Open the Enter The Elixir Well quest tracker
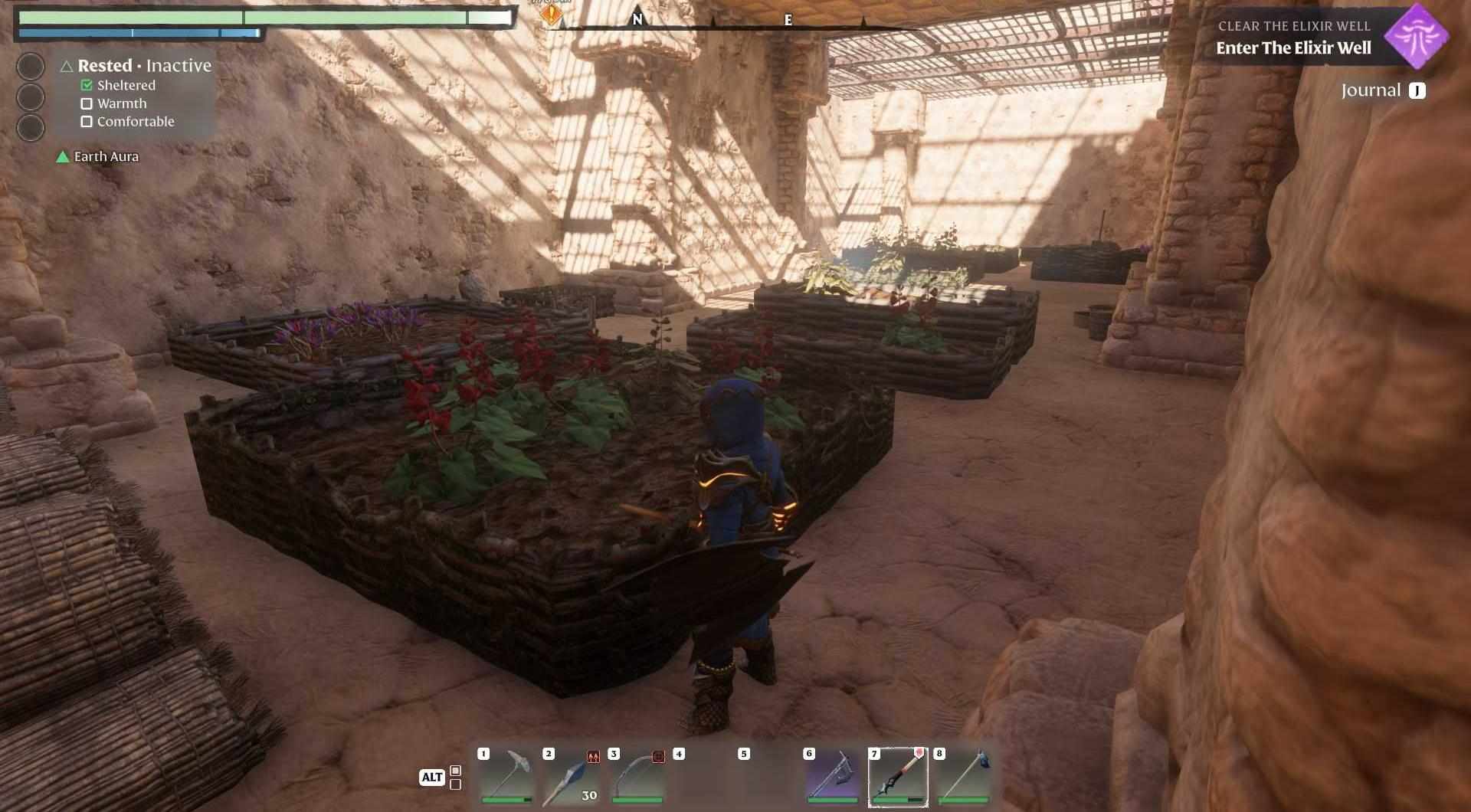Viewport: 1471px width, 812px height. pos(1293,47)
